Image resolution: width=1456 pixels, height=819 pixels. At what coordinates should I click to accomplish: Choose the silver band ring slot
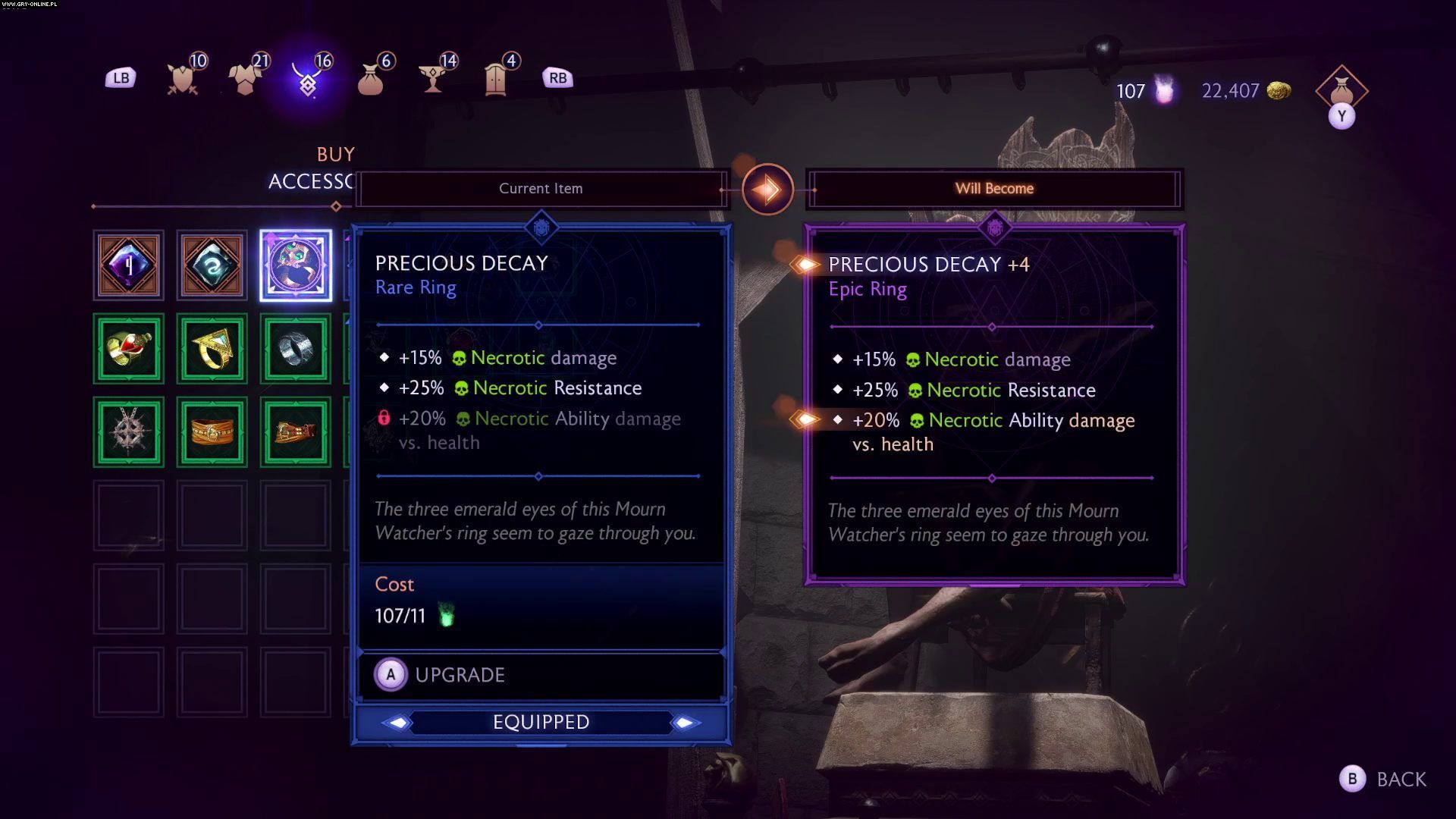296,349
